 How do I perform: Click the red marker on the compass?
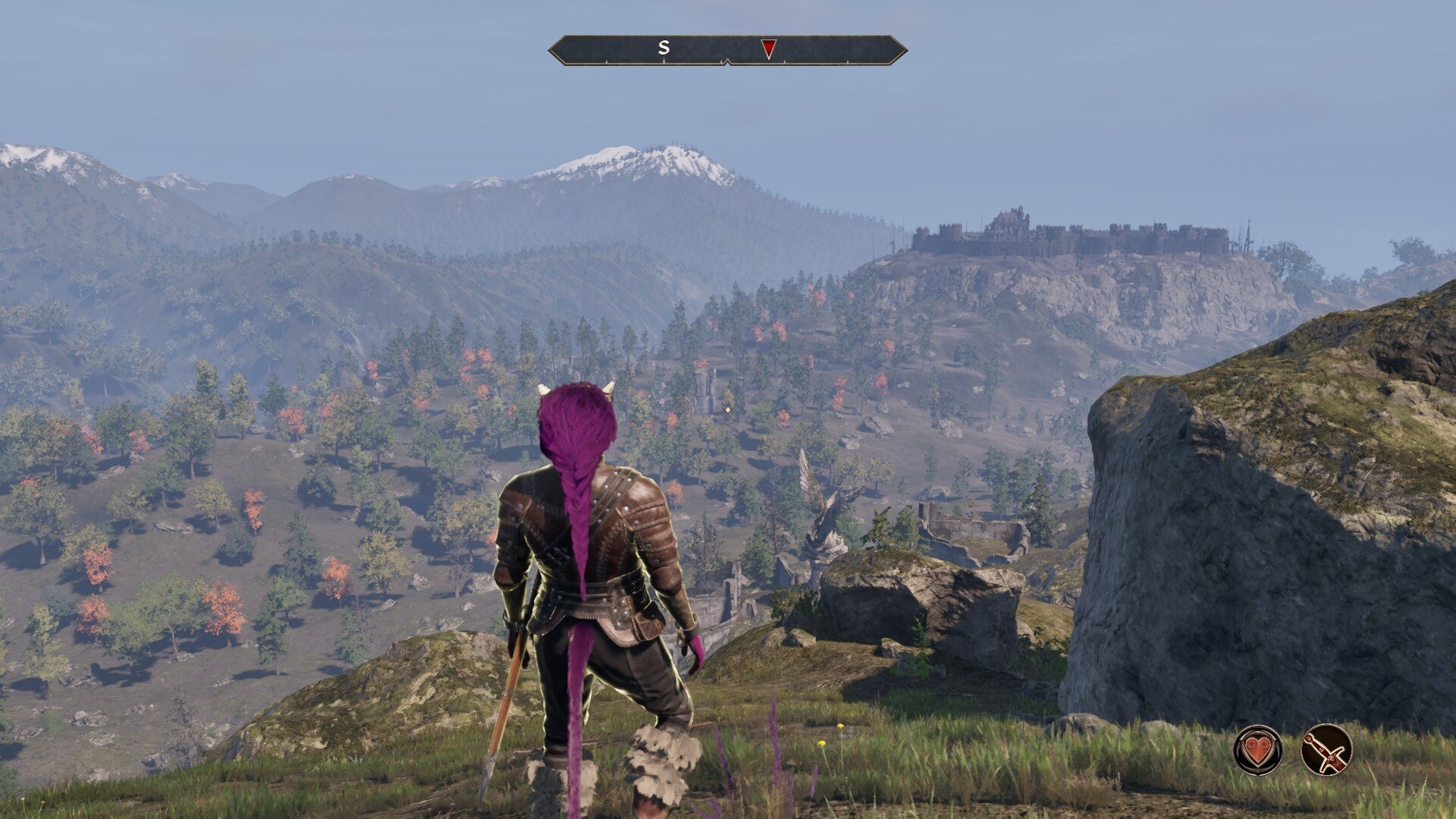pos(768,49)
